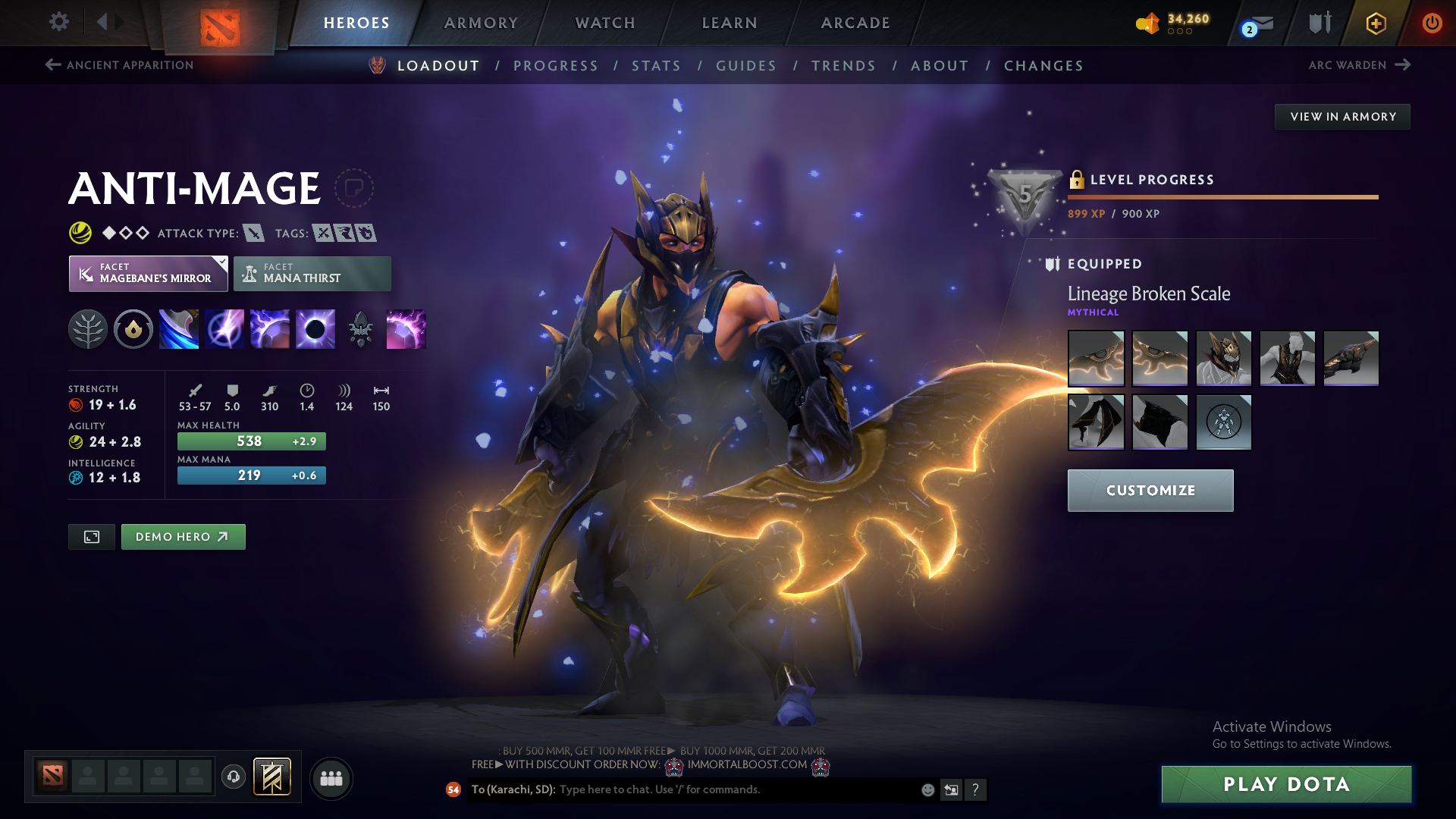This screenshot has width=1456, height=819.
Task: Open the emoticon smiley in the chat bar
Action: pos(927,789)
